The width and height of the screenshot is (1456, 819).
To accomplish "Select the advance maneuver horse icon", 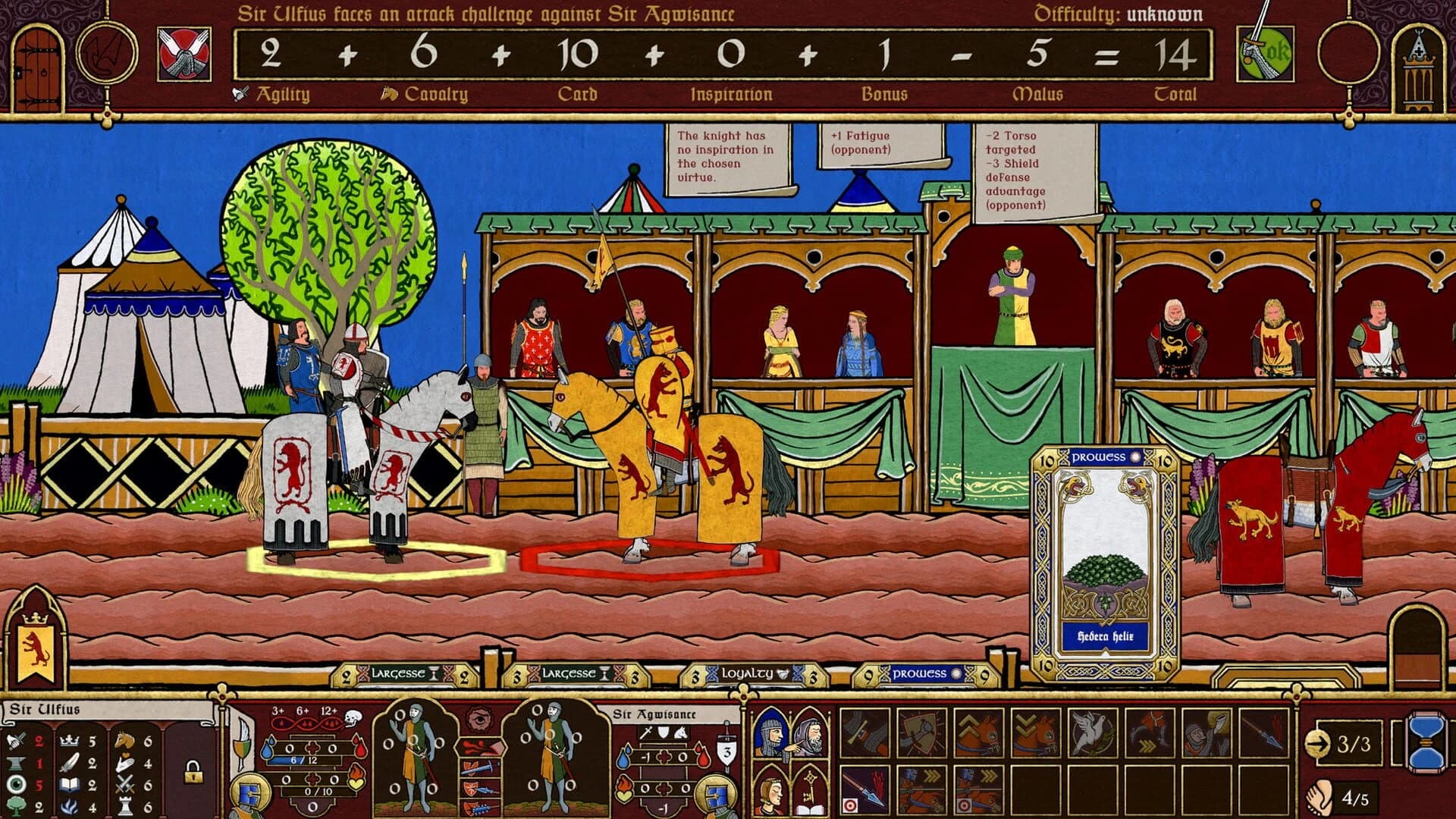I will tap(979, 735).
